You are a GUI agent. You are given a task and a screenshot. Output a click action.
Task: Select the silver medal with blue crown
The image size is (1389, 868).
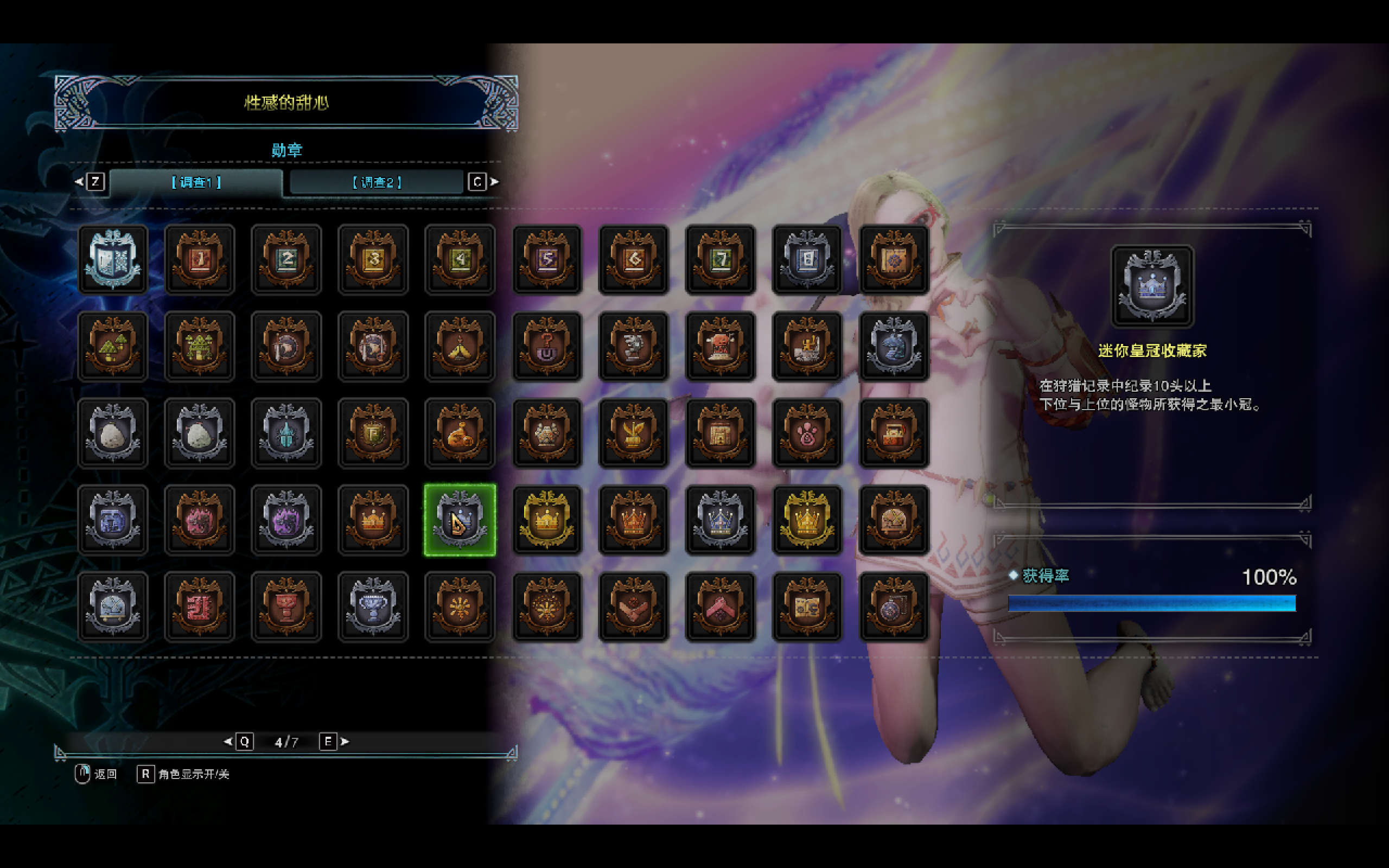720,520
